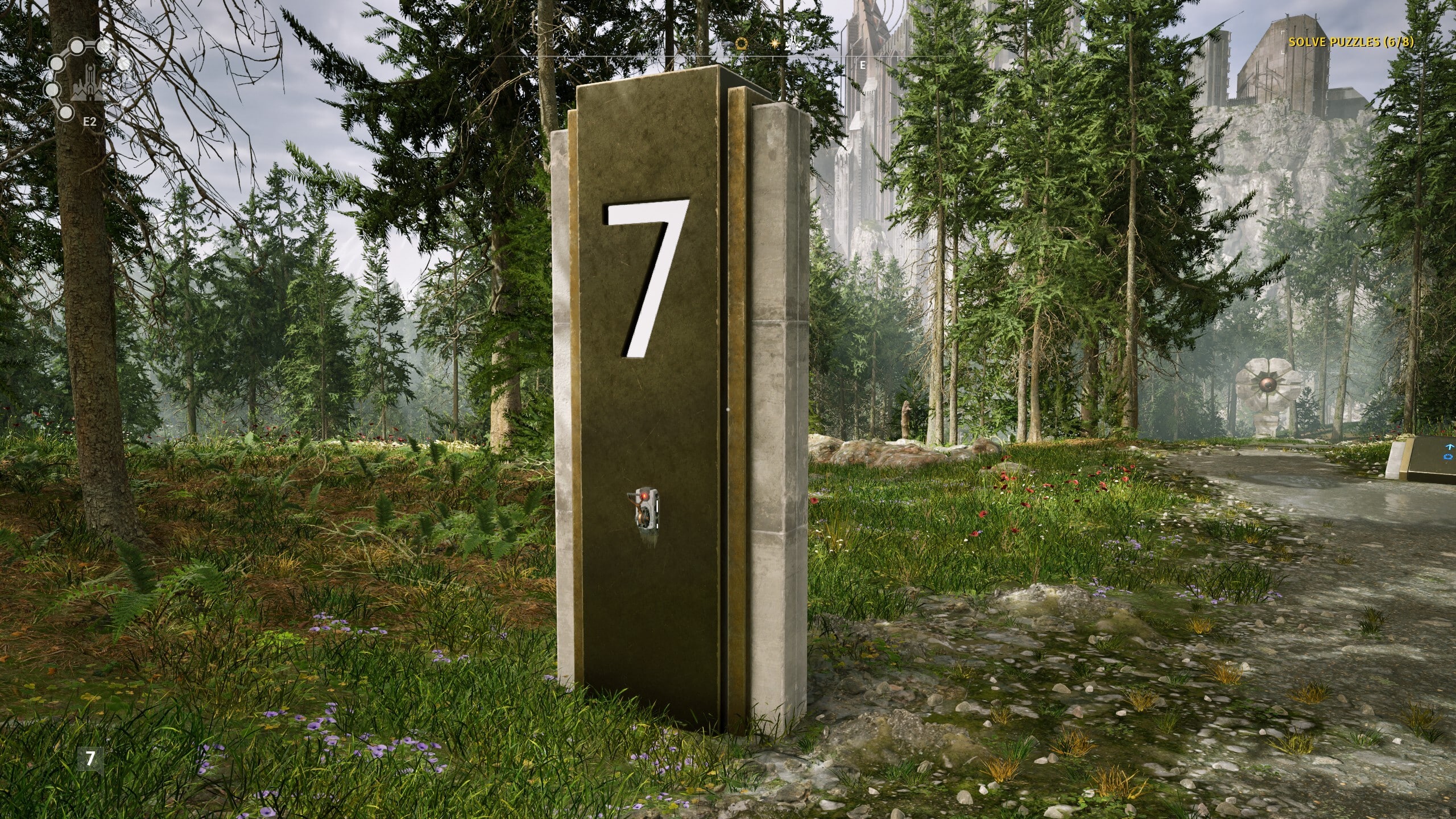The height and width of the screenshot is (819, 1456).
Task: Click the gold ring landmark icon on the compass
Action: pyautogui.click(x=741, y=44)
